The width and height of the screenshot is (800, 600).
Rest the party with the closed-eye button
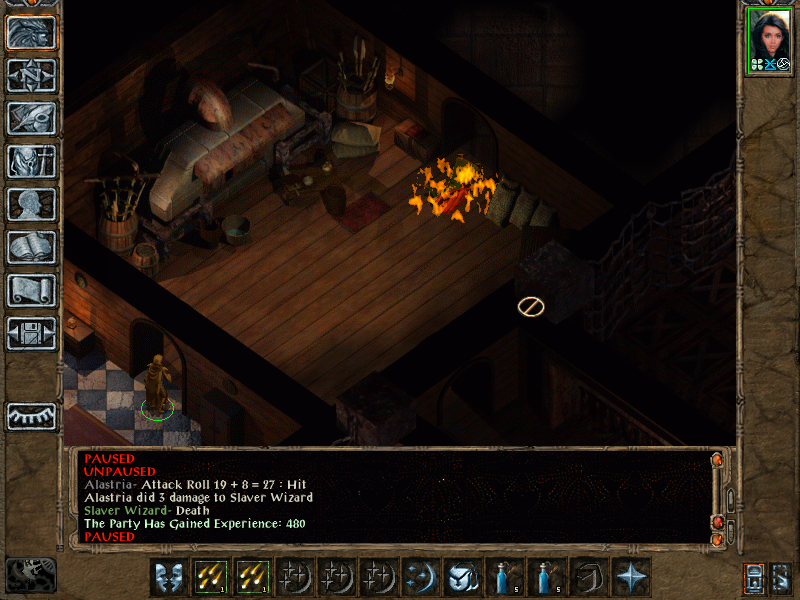(32, 416)
